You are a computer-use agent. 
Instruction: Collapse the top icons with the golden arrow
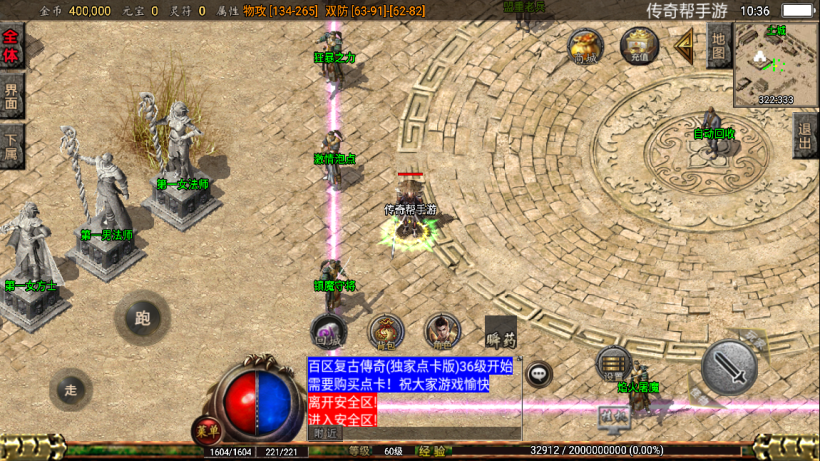(x=686, y=45)
